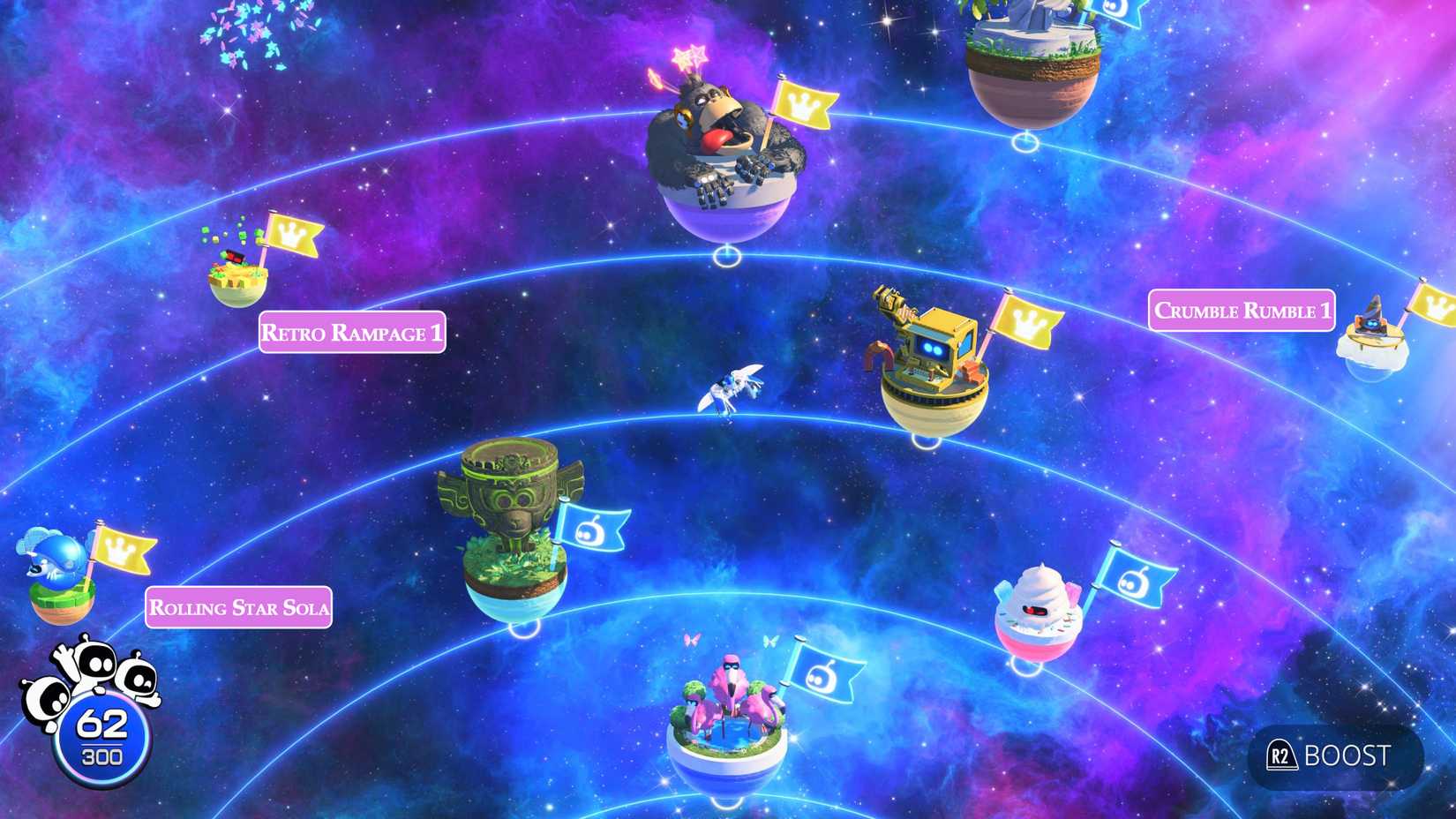
Task: Open the whipped cream ice planet
Action: tap(1041, 609)
